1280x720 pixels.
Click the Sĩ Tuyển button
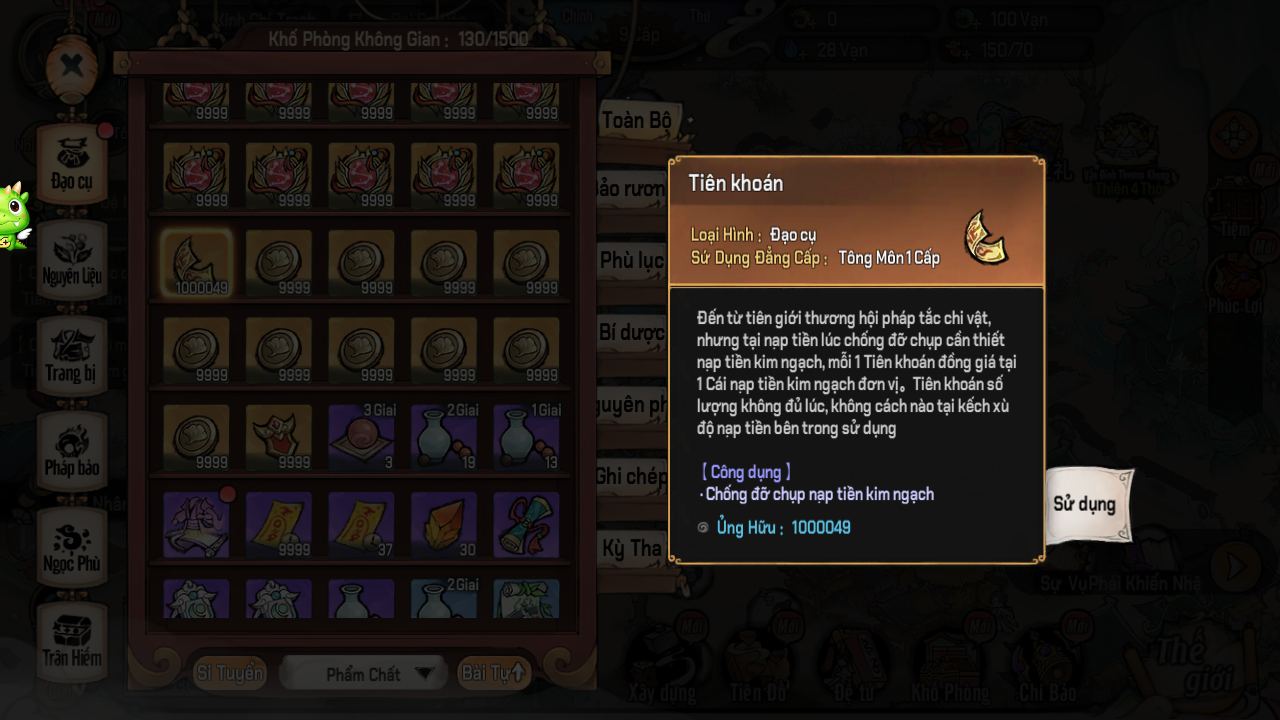[x=230, y=674]
